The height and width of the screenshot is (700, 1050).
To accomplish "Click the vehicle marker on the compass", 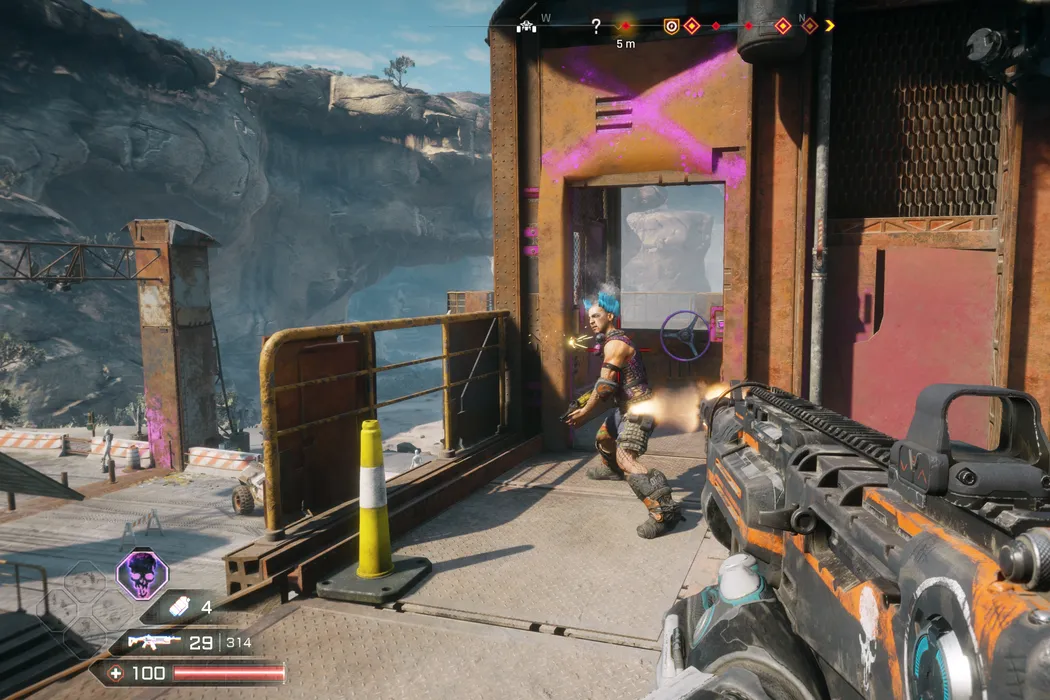I will 526,27.
